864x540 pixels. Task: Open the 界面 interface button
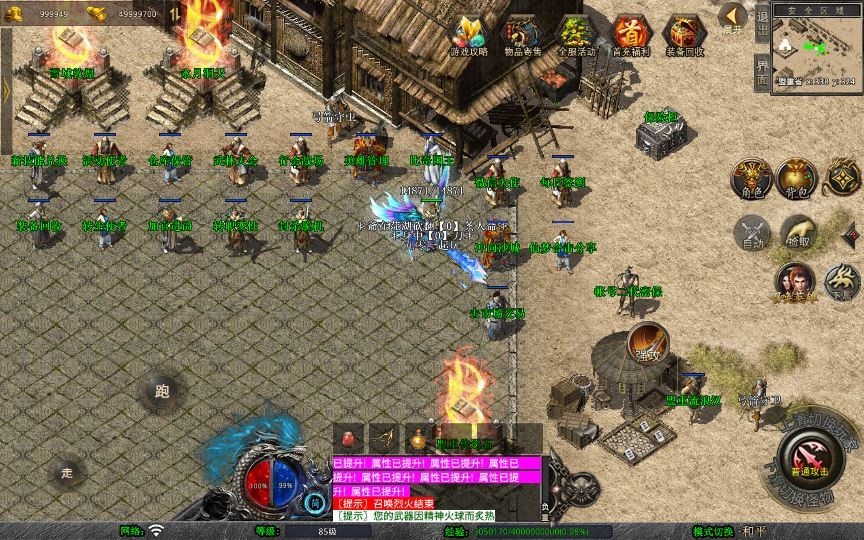coord(762,74)
